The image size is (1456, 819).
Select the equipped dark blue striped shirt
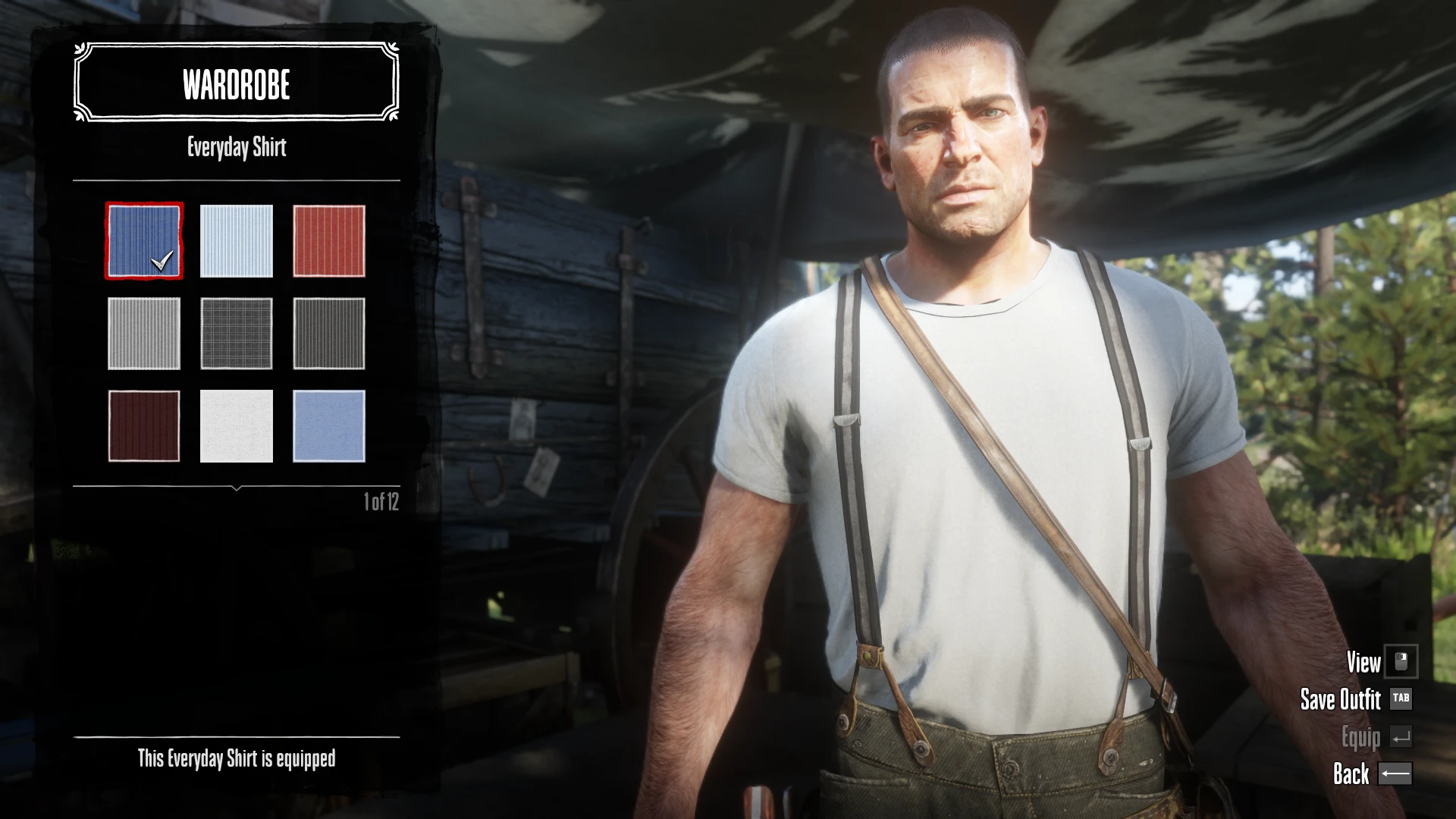[144, 241]
